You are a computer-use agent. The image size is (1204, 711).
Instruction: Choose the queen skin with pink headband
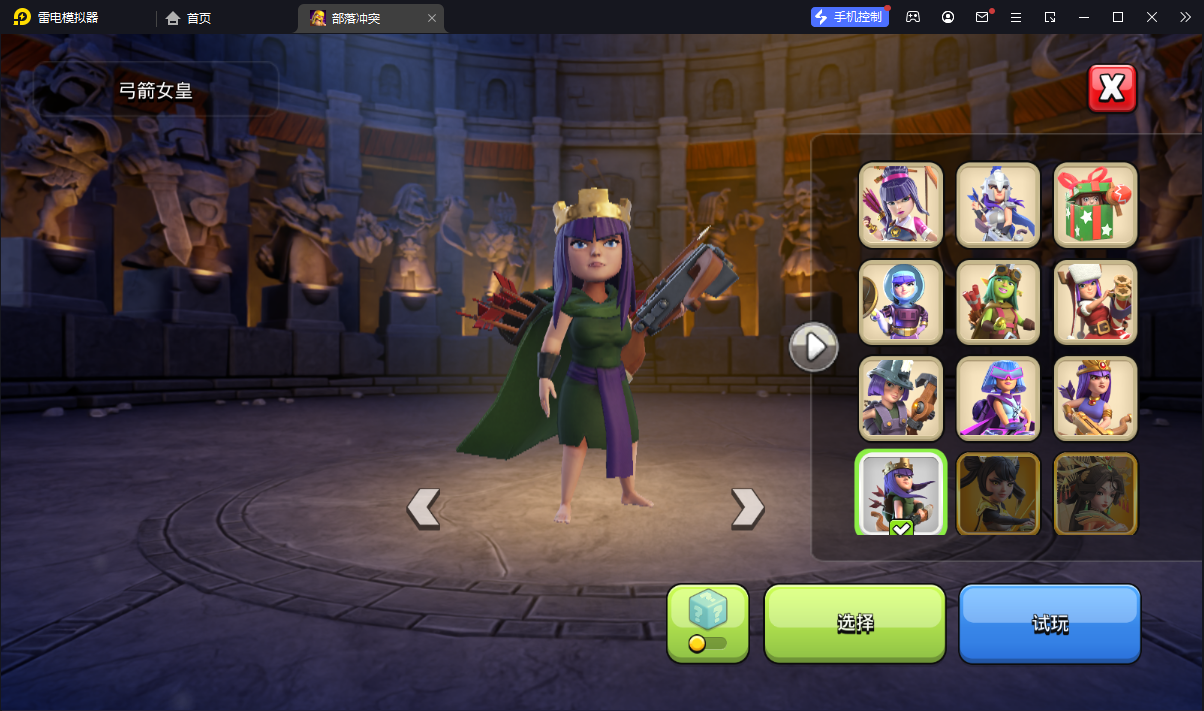[x=901, y=204]
